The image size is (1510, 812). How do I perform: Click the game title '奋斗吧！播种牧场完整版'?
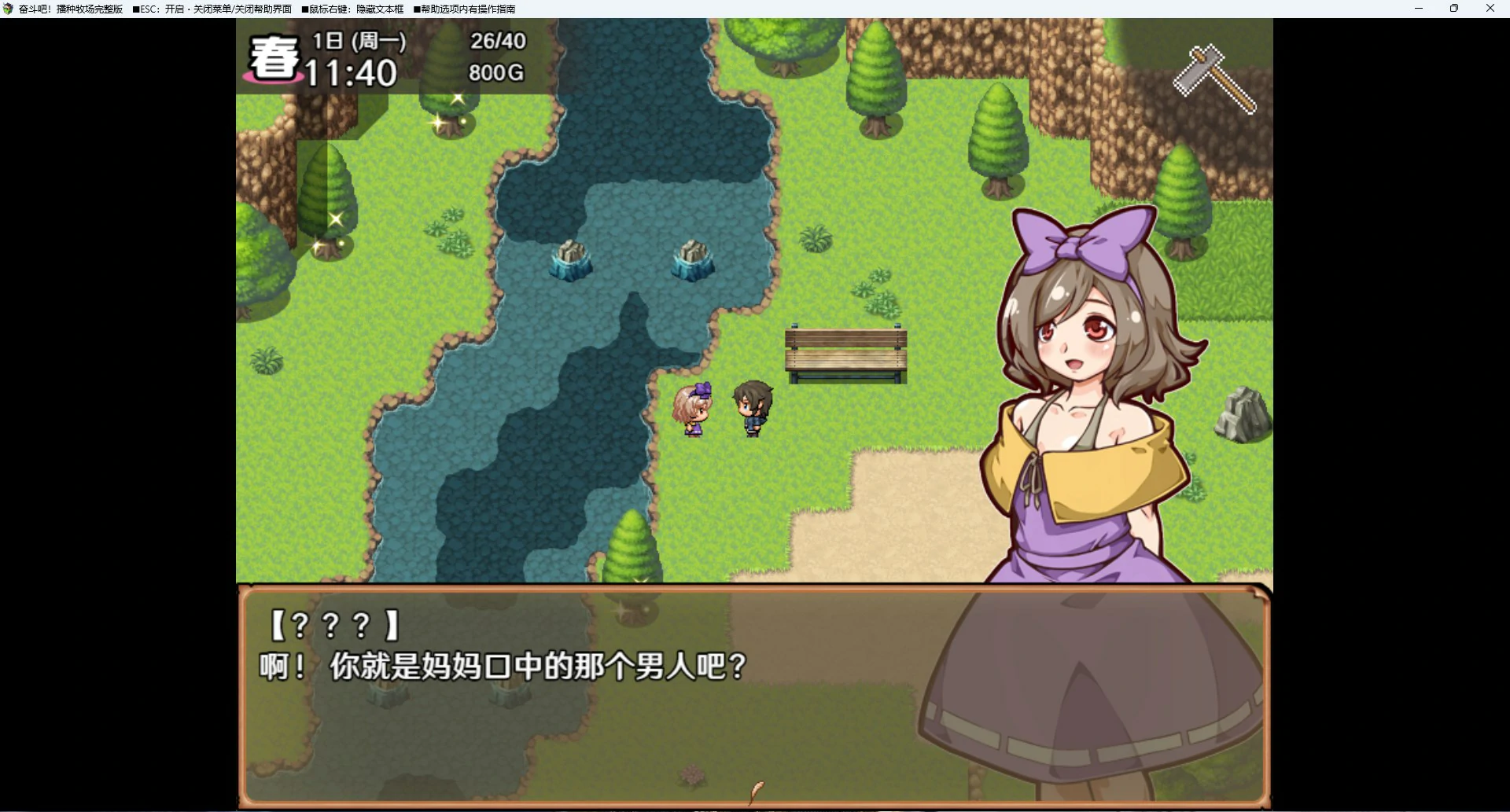click(x=69, y=9)
